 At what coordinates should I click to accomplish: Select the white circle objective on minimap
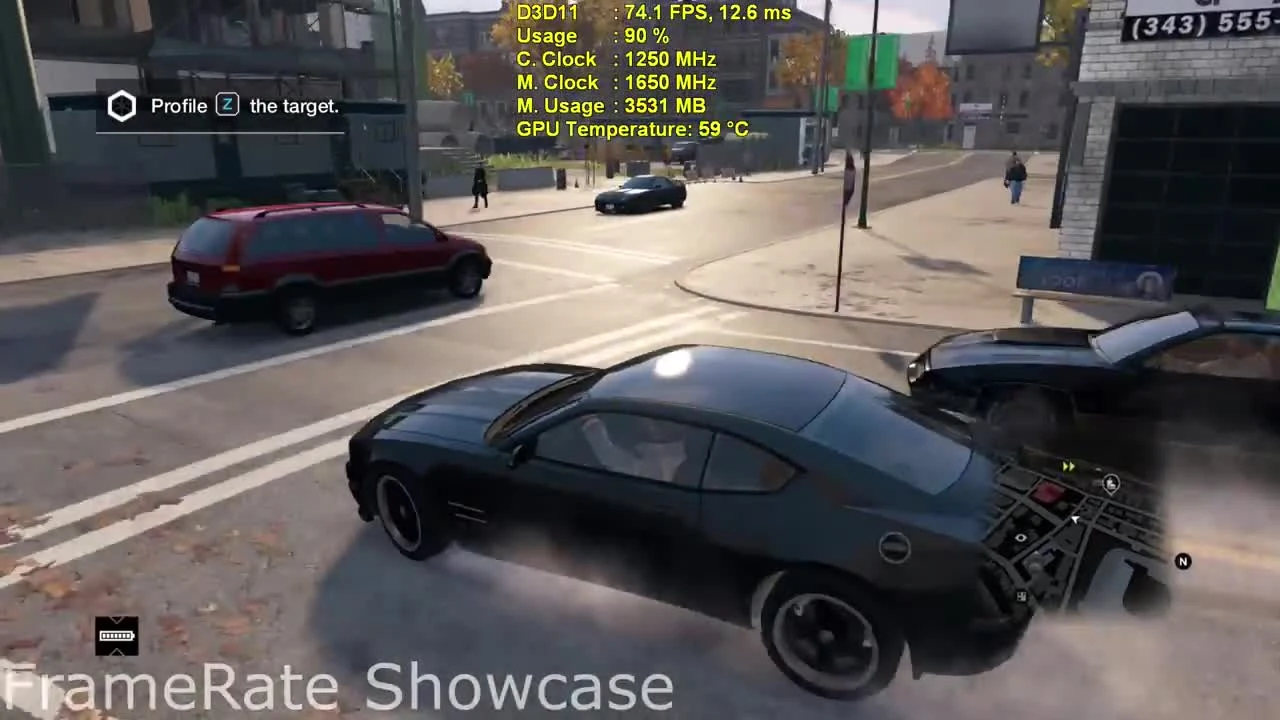(1020, 538)
